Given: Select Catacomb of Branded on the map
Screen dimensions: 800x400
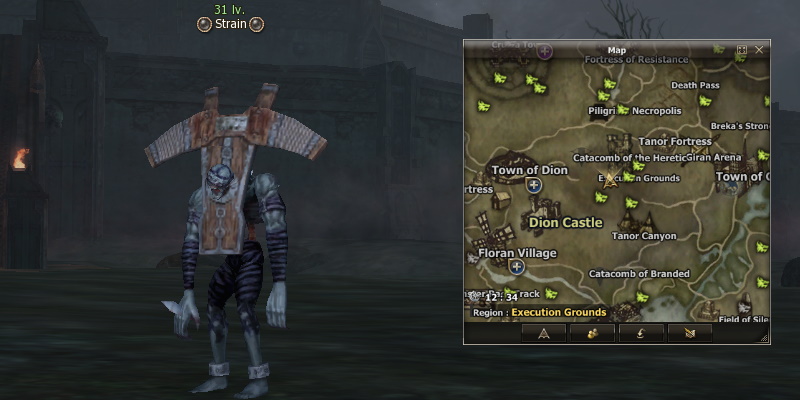Looking at the screenshot, I should click(x=639, y=273).
